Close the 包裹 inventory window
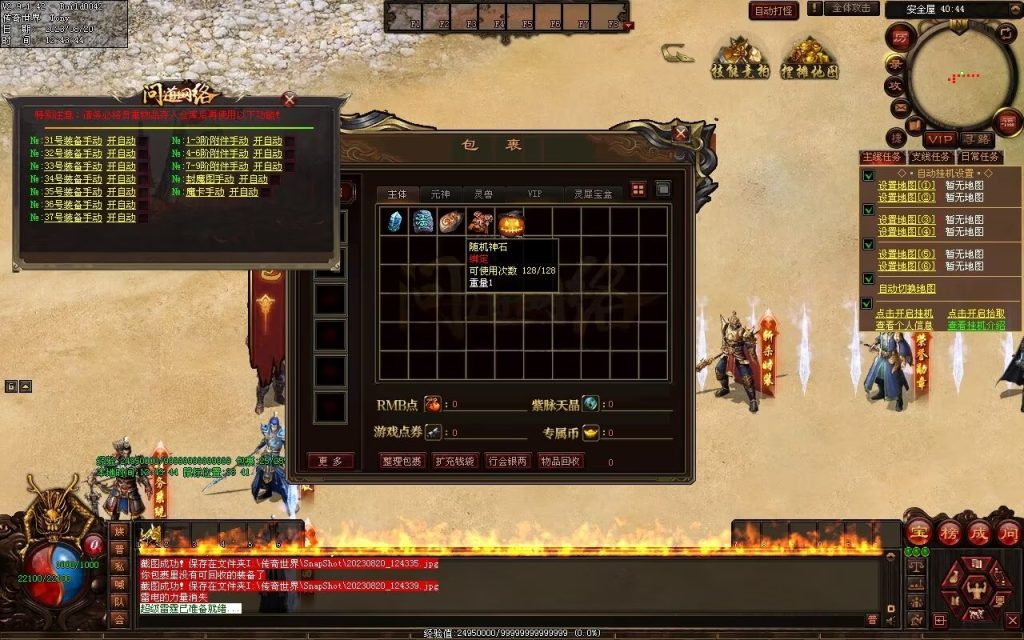1024x640 pixels. [681, 132]
